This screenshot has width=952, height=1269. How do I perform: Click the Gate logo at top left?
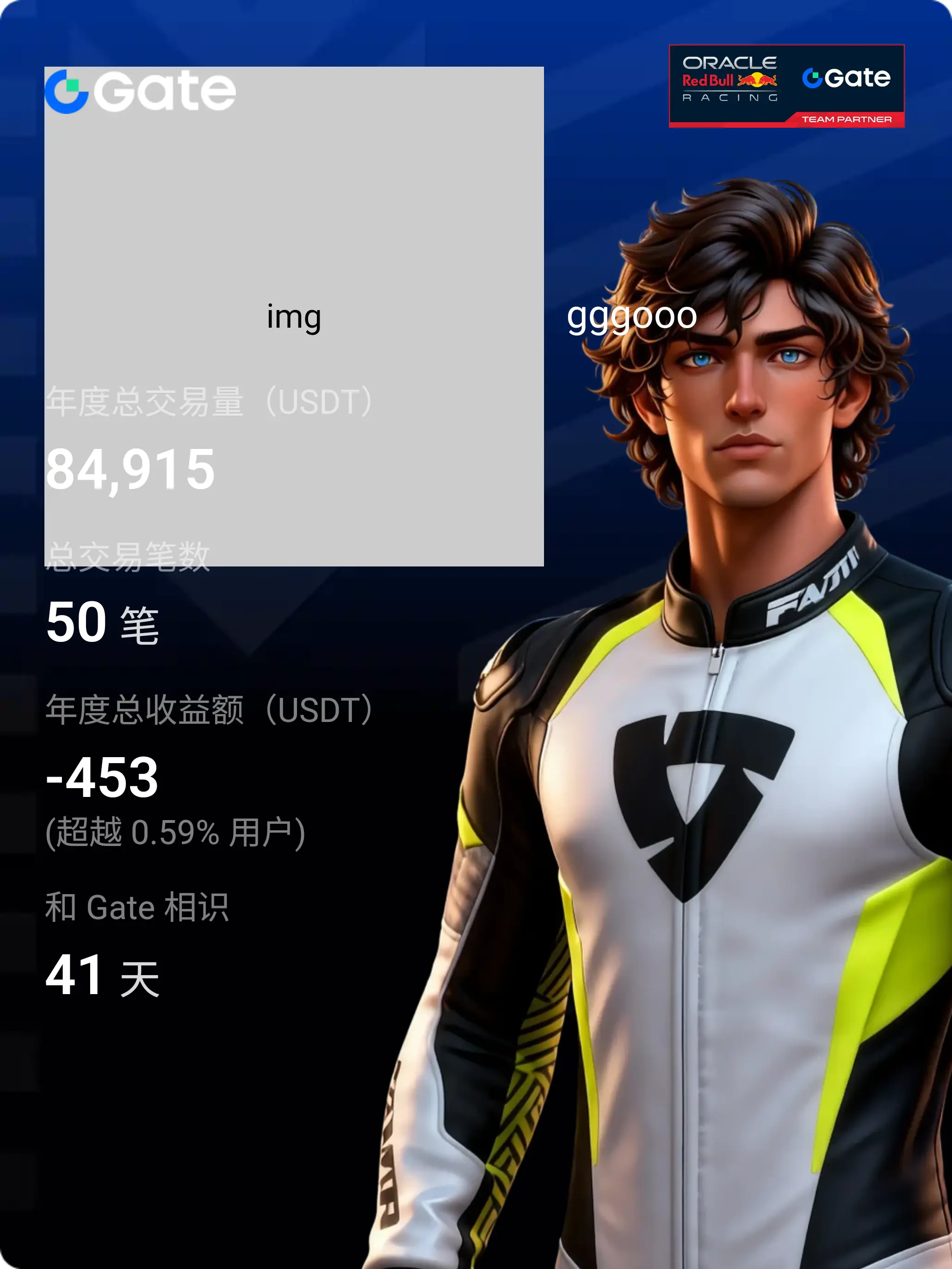coord(140,91)
